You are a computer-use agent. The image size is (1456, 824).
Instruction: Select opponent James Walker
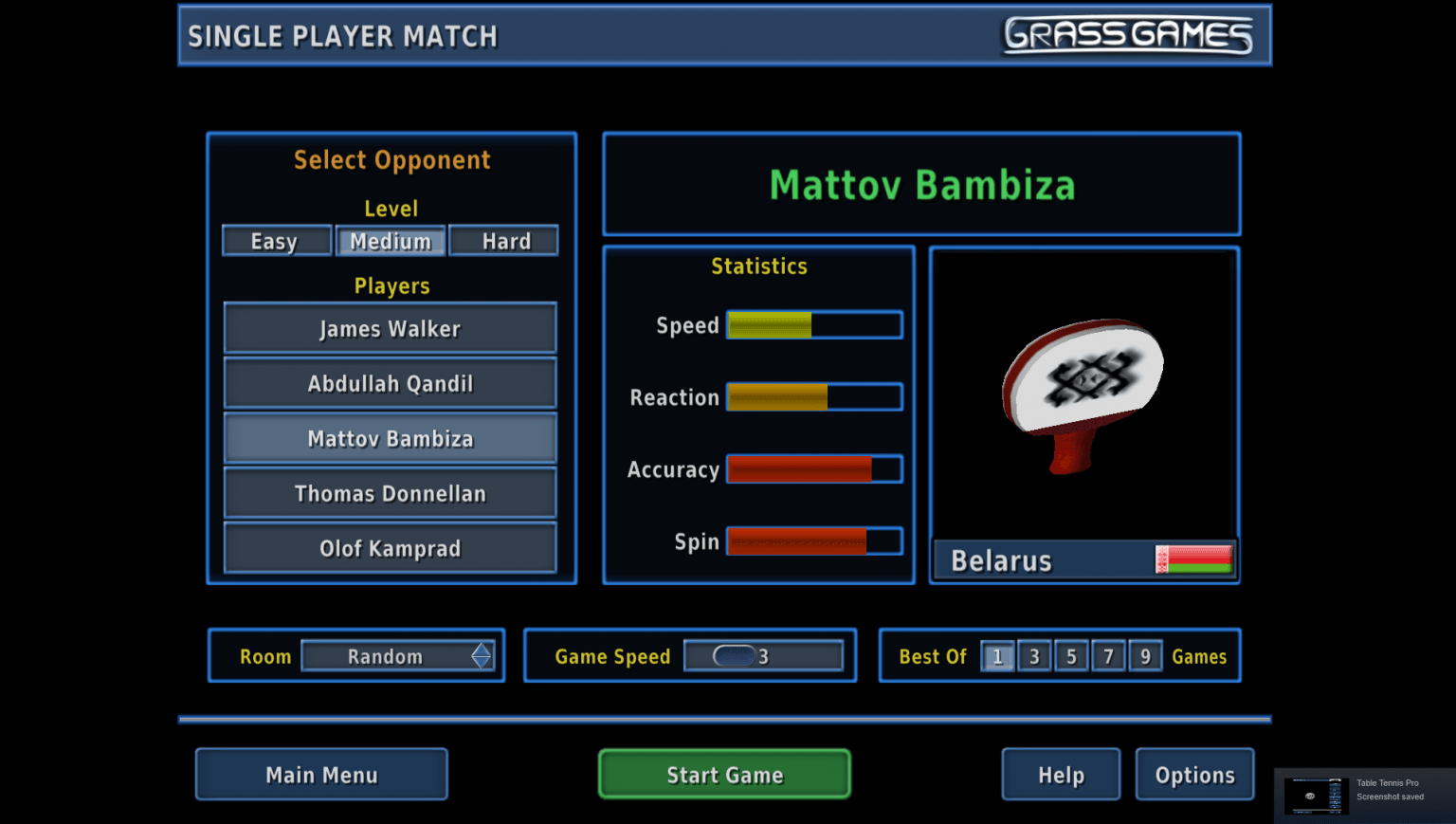pyautogui.click(x=390, y=328)
